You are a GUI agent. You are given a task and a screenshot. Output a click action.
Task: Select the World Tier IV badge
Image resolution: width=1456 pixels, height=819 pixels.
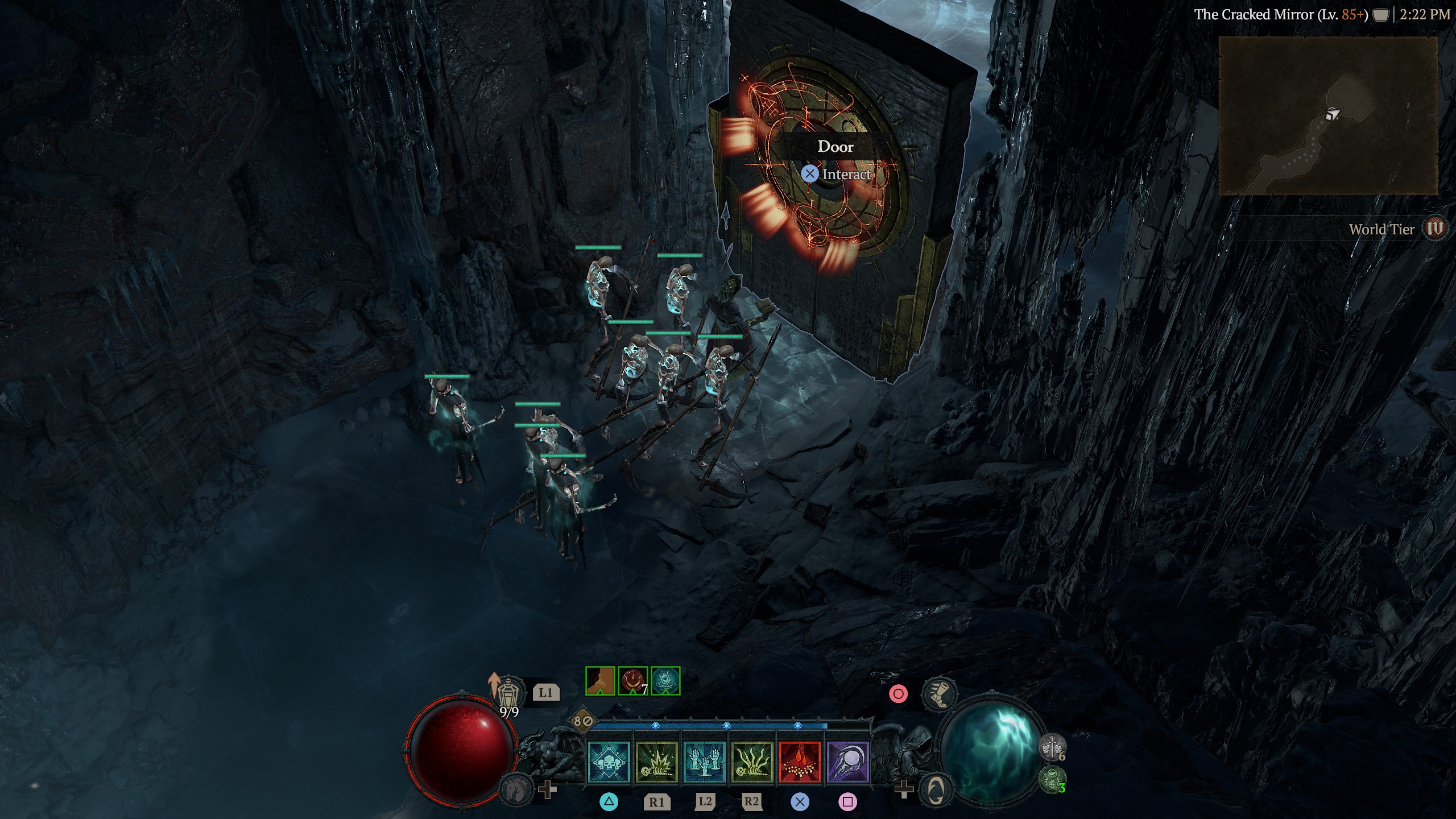point(1436,229)
